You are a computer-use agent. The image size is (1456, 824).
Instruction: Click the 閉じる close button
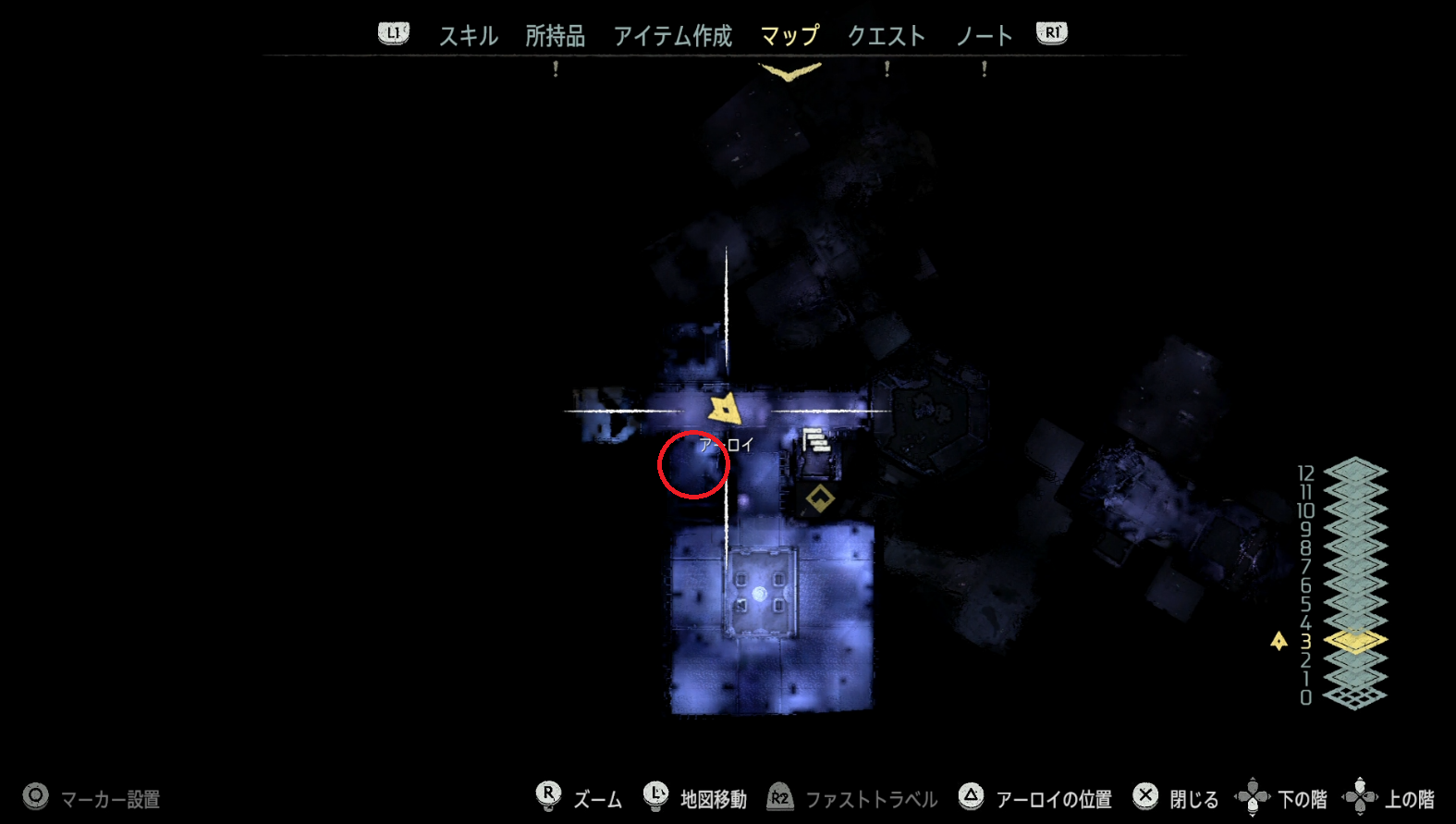(1145, 794)
